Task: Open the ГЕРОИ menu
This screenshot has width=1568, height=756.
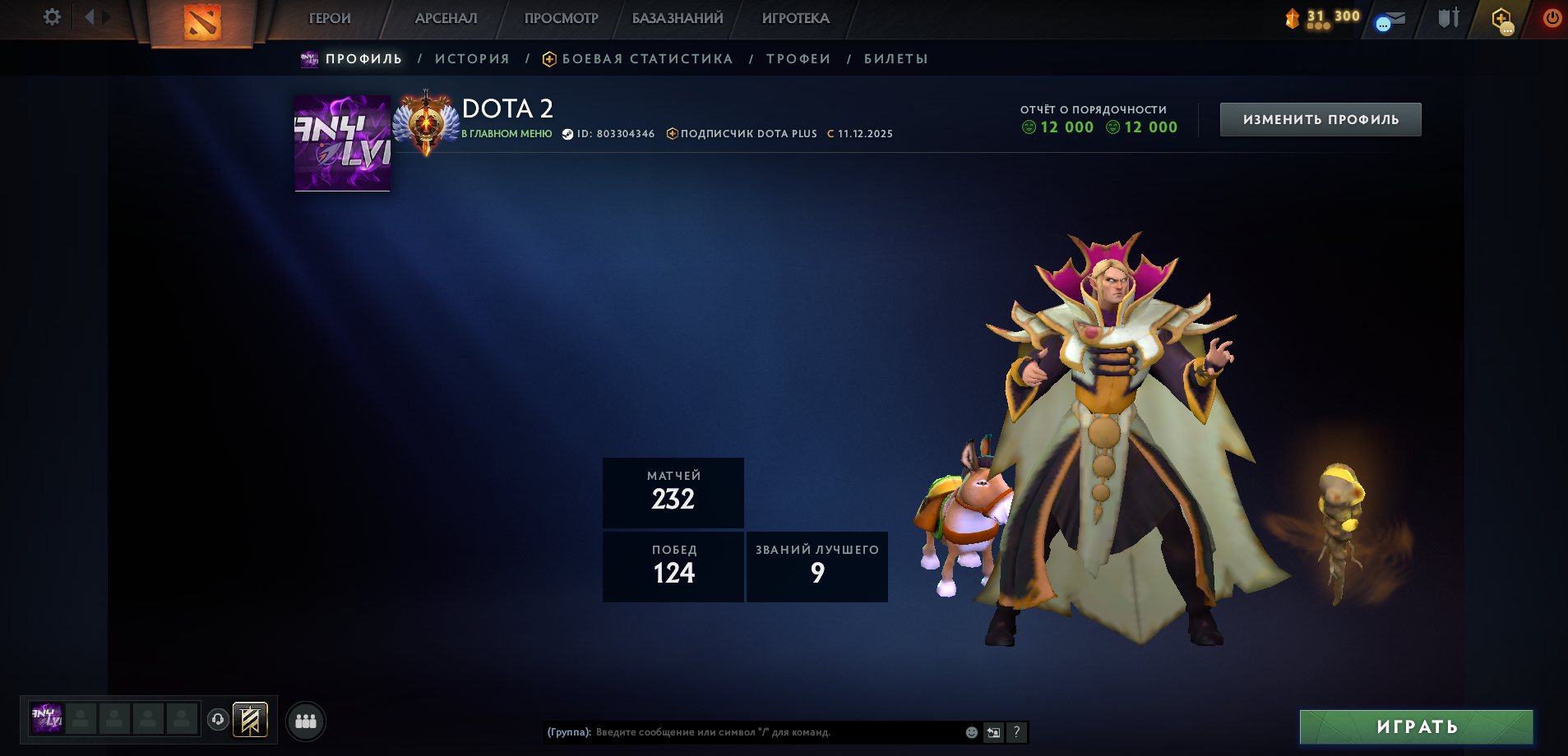Action: [x=330, y=18]
